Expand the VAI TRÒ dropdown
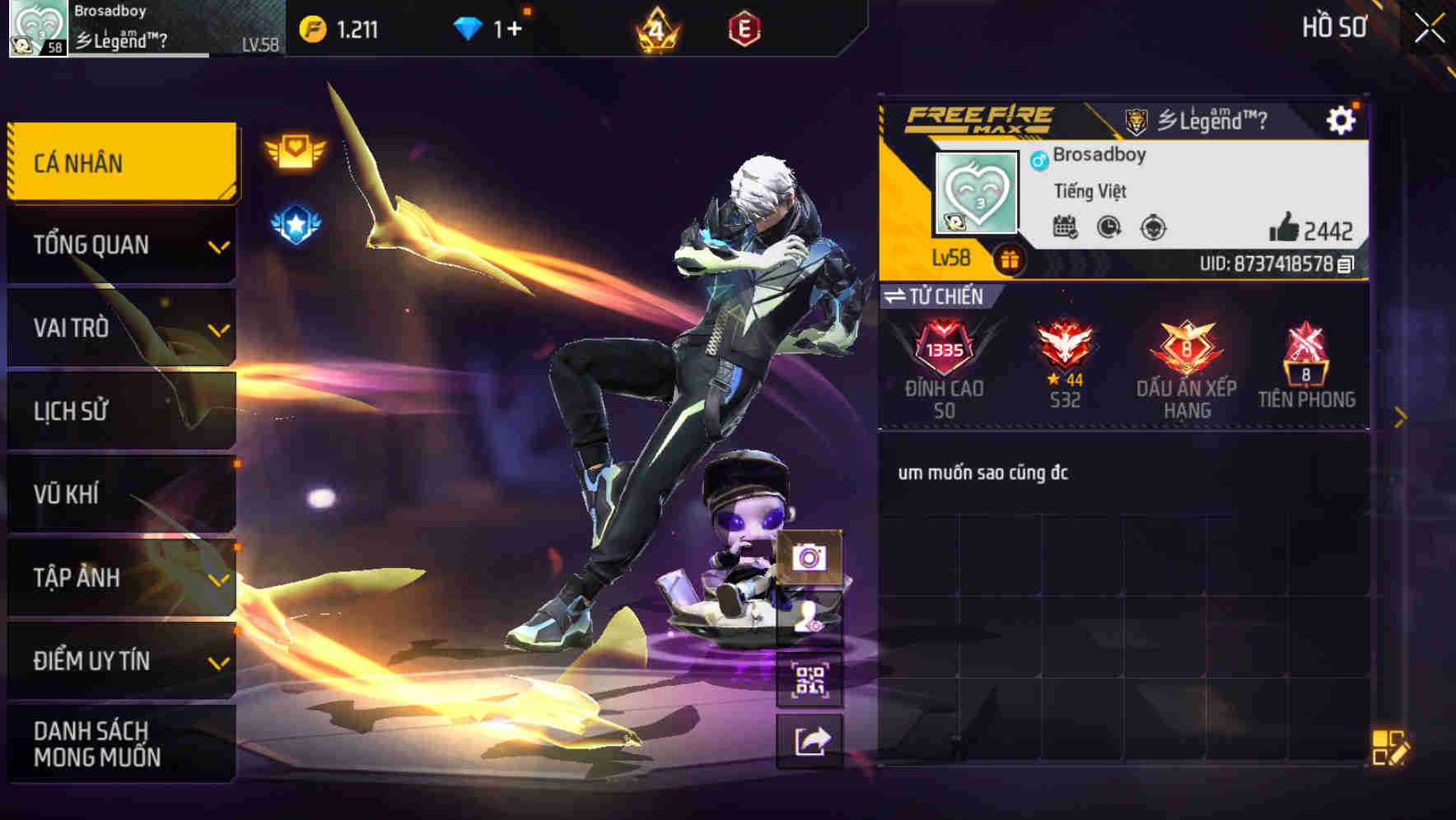 point(120,328)
